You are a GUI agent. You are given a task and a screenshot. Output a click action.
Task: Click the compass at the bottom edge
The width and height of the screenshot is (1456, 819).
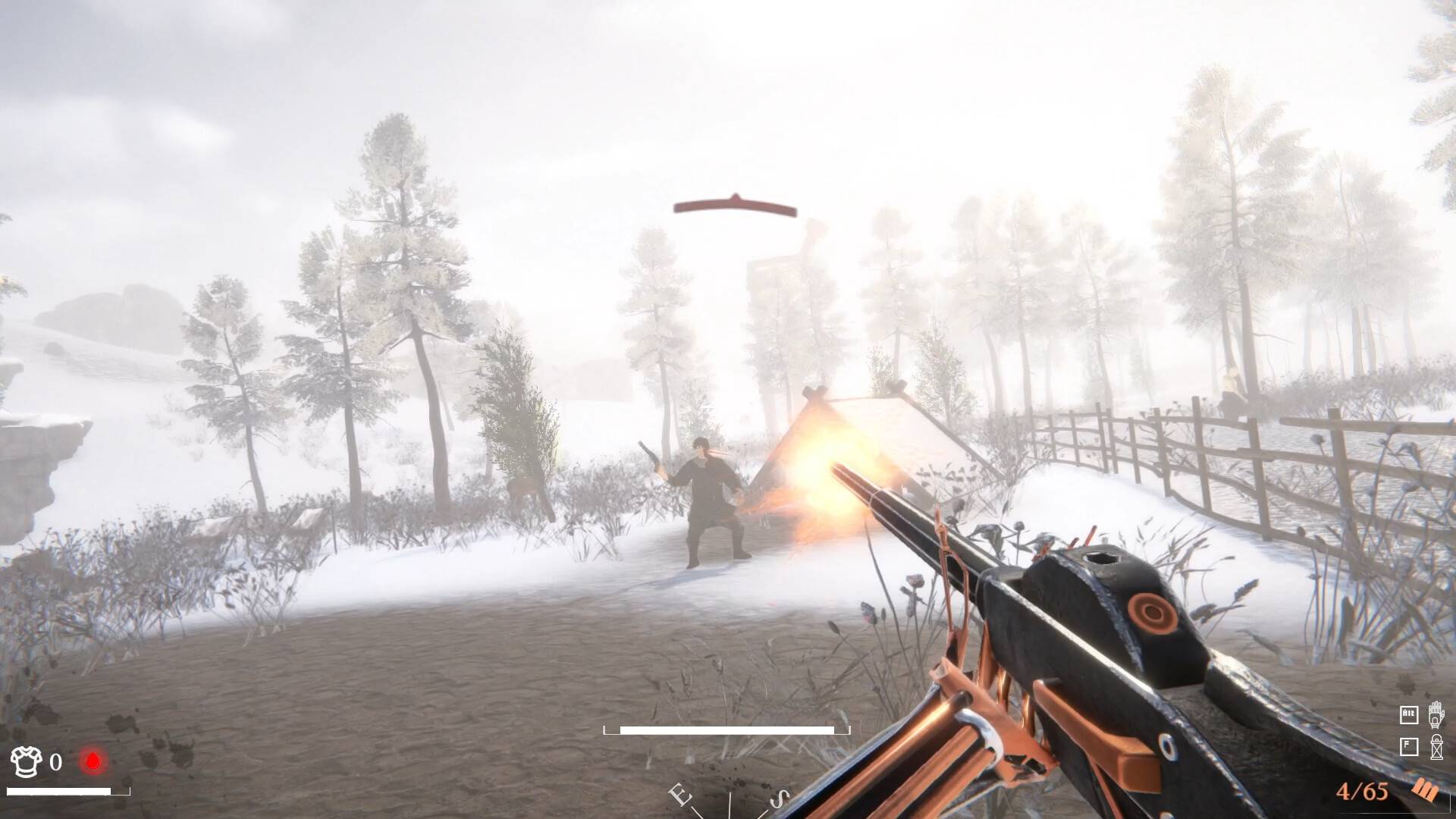pyautogui.click(x=730, y=800)
